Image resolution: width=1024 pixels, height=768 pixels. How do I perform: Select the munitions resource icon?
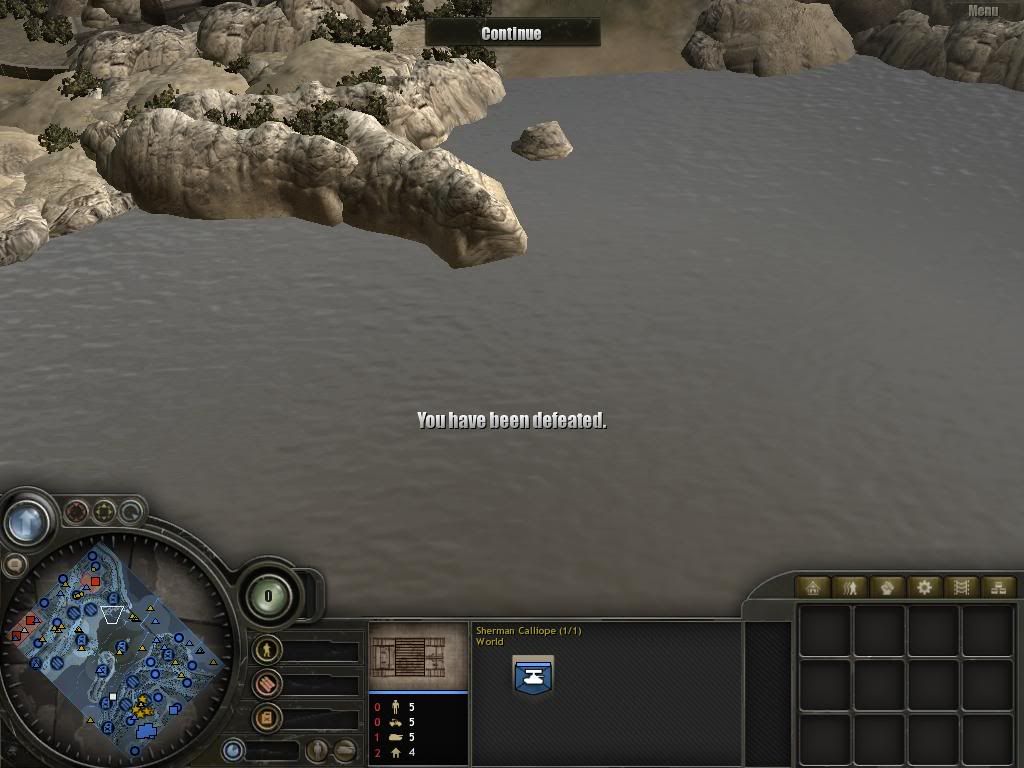point(266,684)
